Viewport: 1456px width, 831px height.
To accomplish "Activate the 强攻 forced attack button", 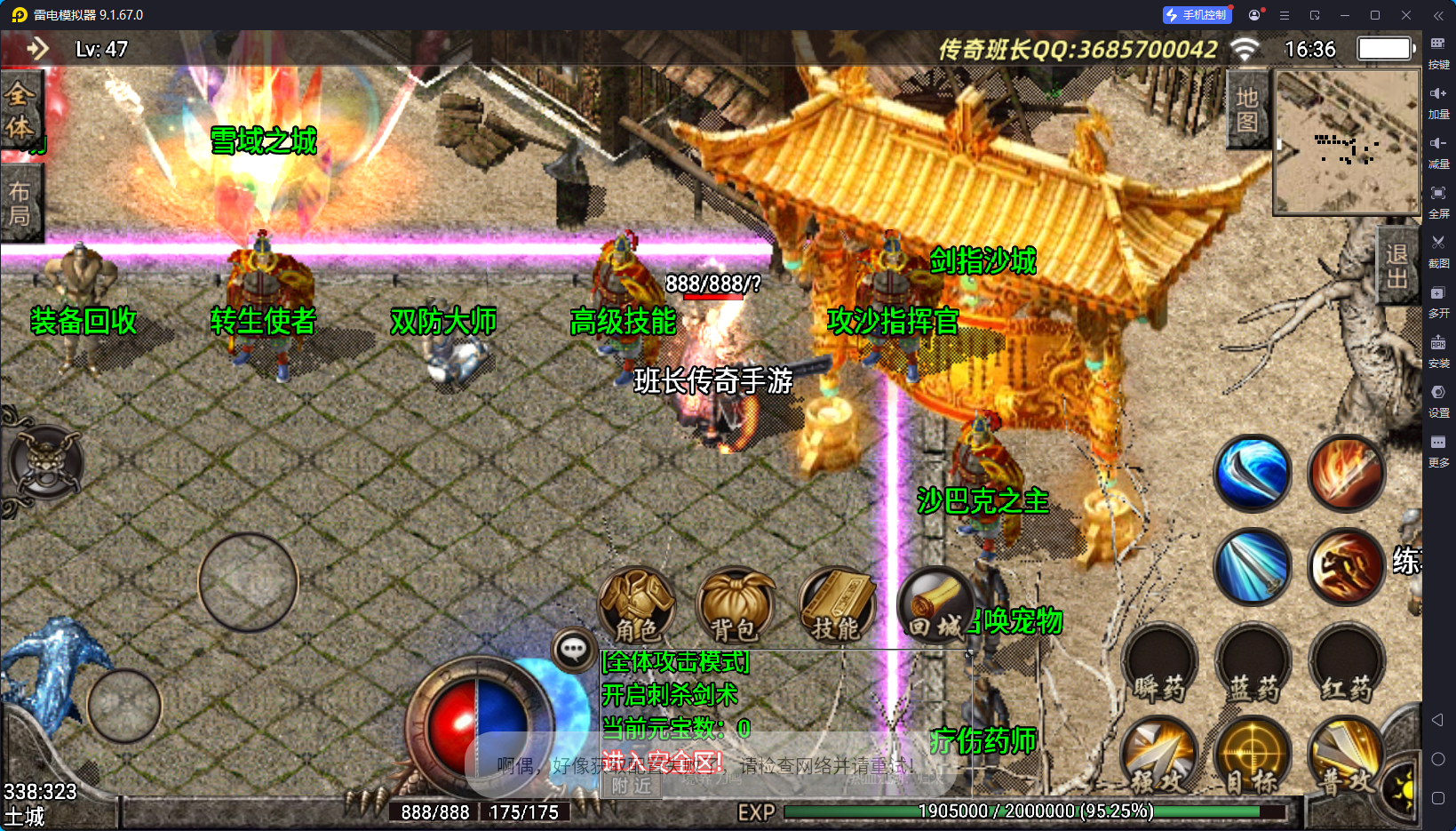I will pos(1159,757).
